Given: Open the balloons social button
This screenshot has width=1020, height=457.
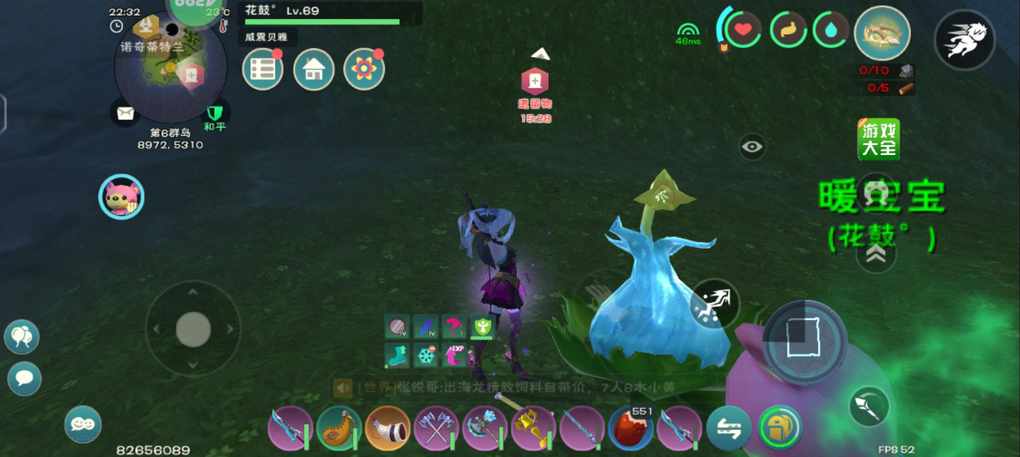Looking at the screenshot, I should (22, 336).
